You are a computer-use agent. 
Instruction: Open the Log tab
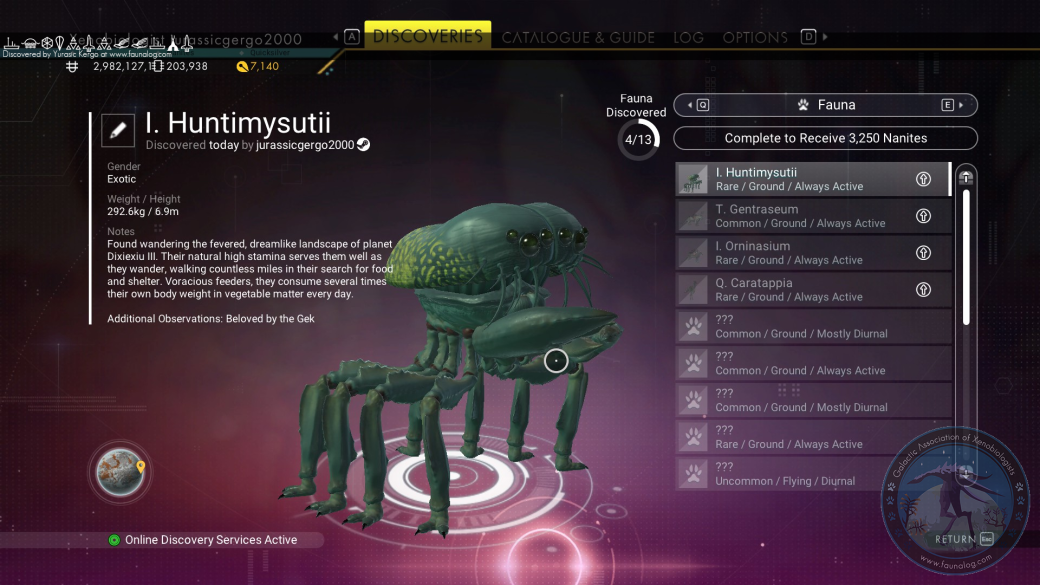(688, 38)
